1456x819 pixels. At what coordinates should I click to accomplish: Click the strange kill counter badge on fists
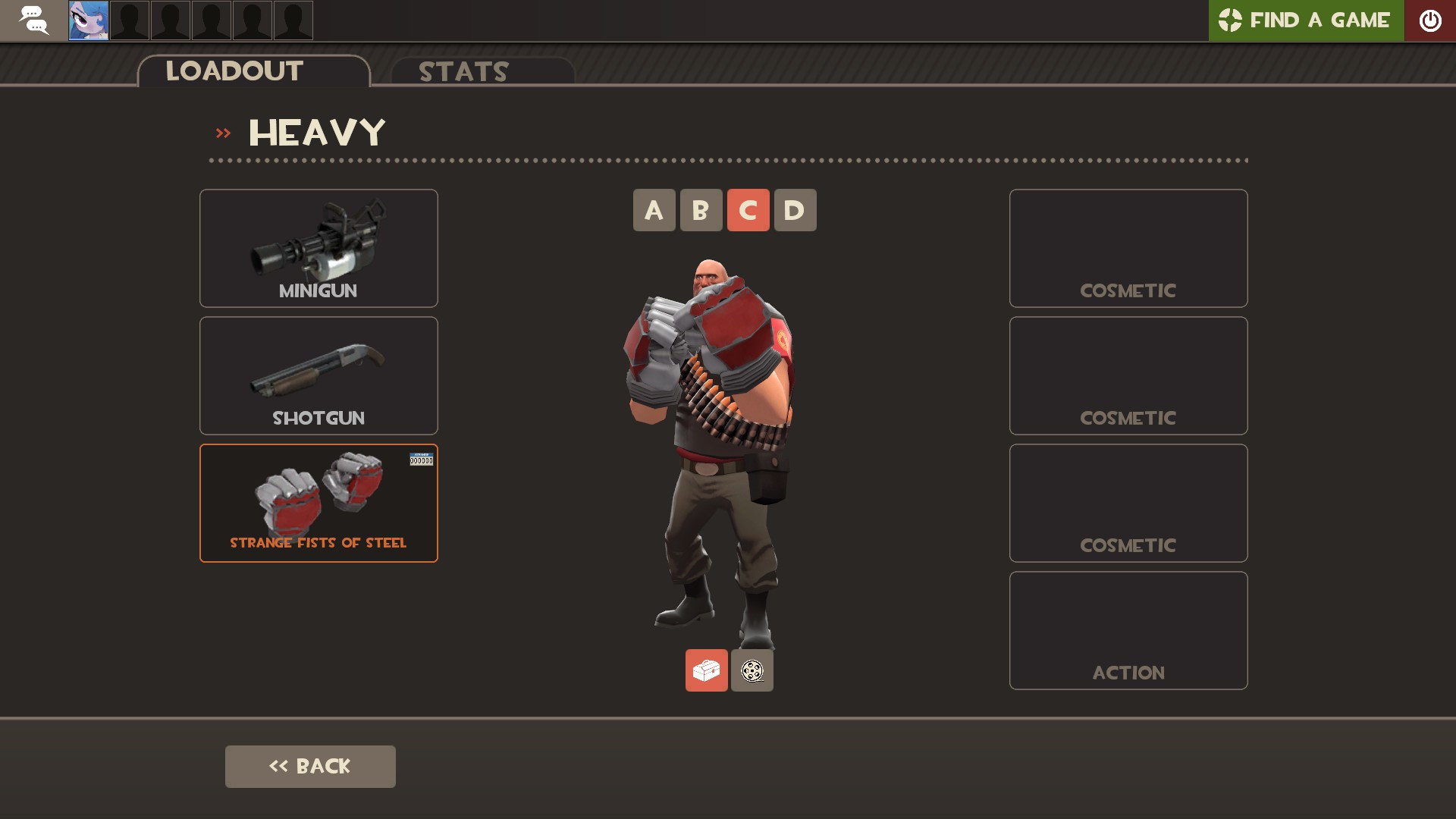click(422, 460)
